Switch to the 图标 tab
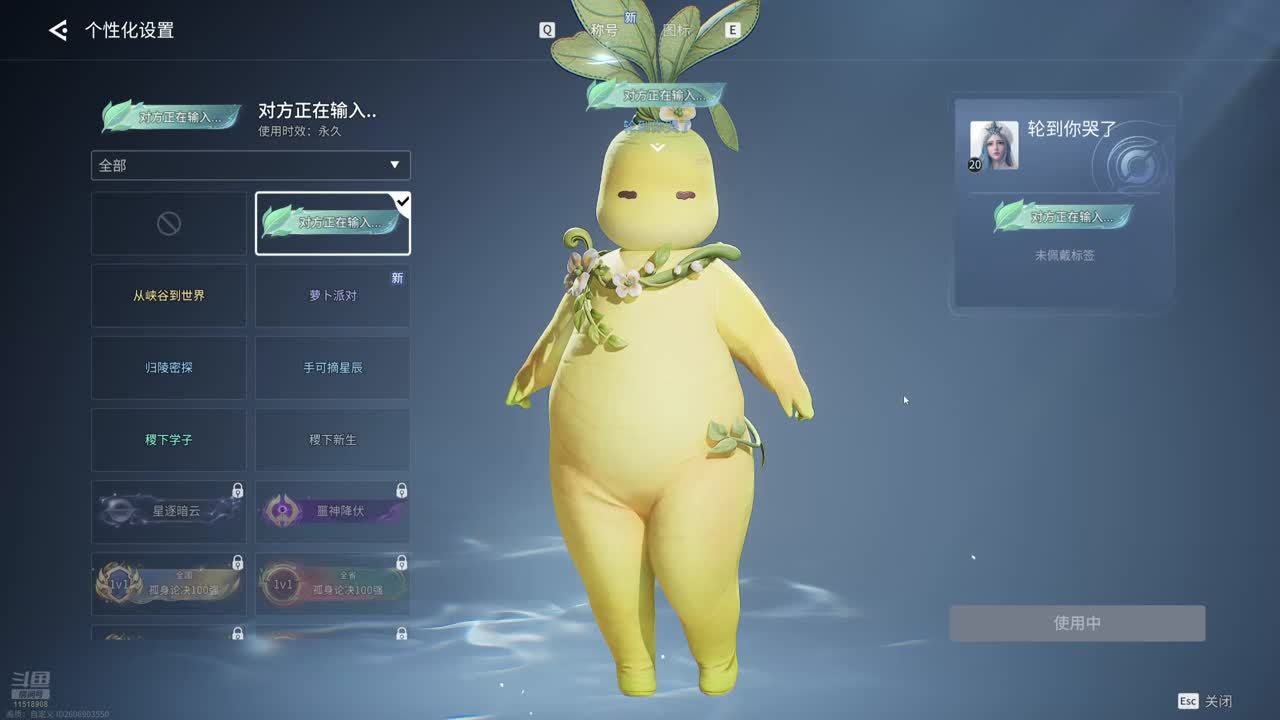 click(677, 30)
